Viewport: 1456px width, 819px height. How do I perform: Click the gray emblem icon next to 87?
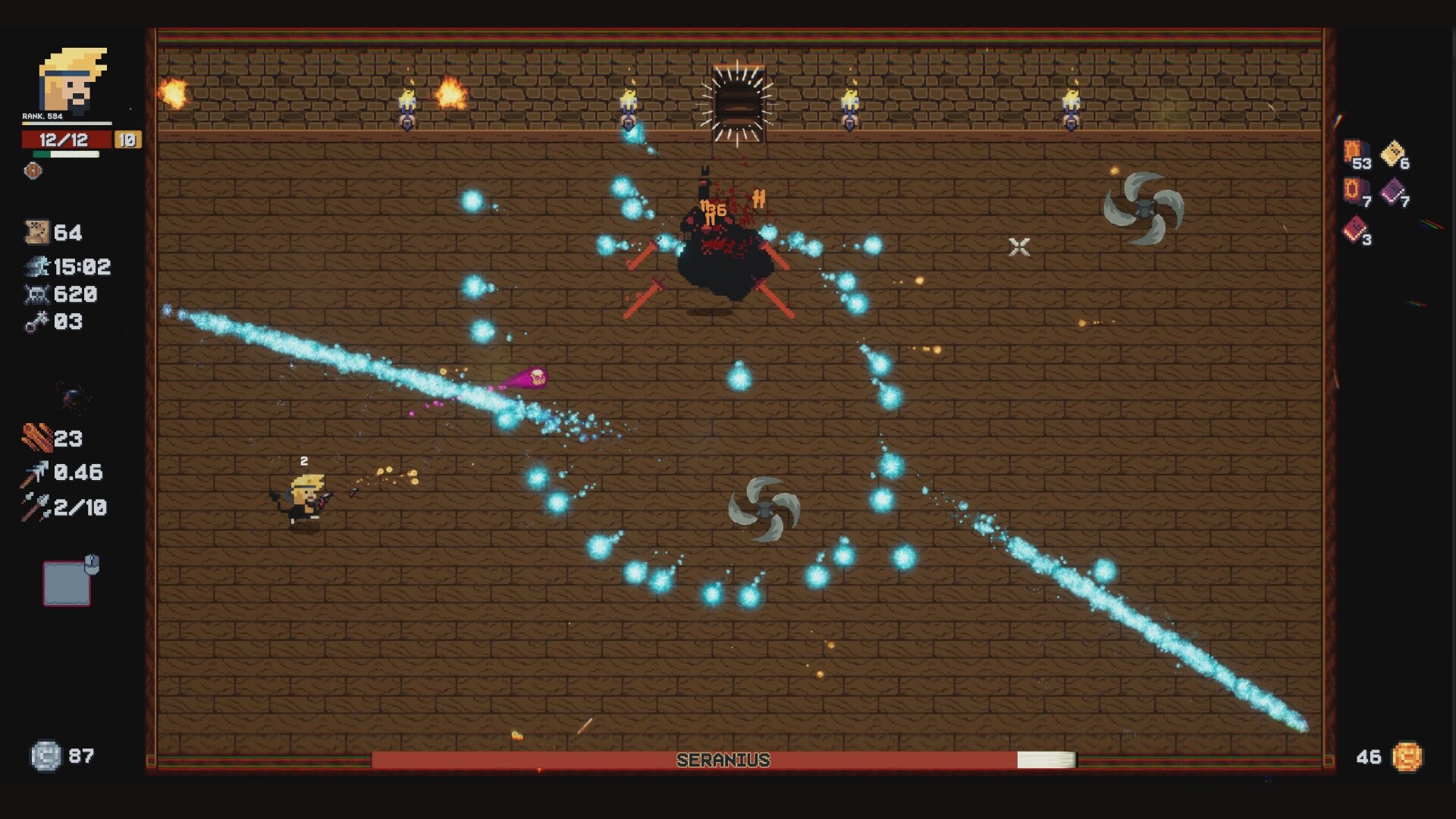coord(47,754)
